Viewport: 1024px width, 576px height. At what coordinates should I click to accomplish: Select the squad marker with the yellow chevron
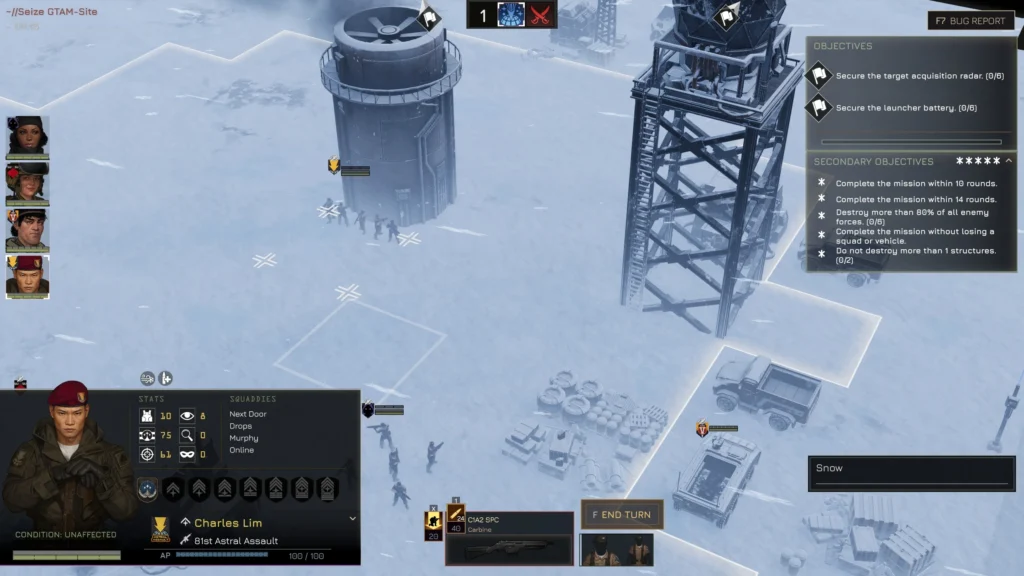pyautogui.click(x=334, y=166)
